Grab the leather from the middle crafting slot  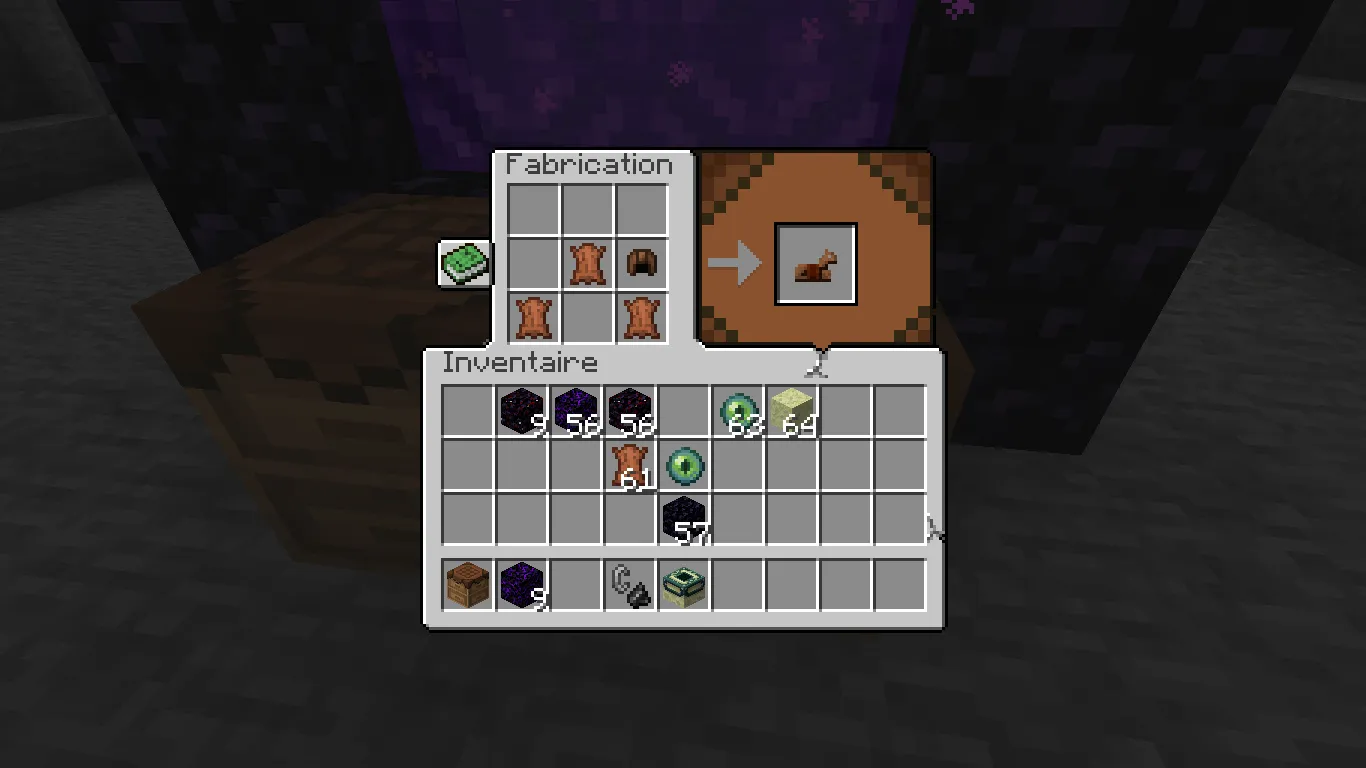point(587,261)
